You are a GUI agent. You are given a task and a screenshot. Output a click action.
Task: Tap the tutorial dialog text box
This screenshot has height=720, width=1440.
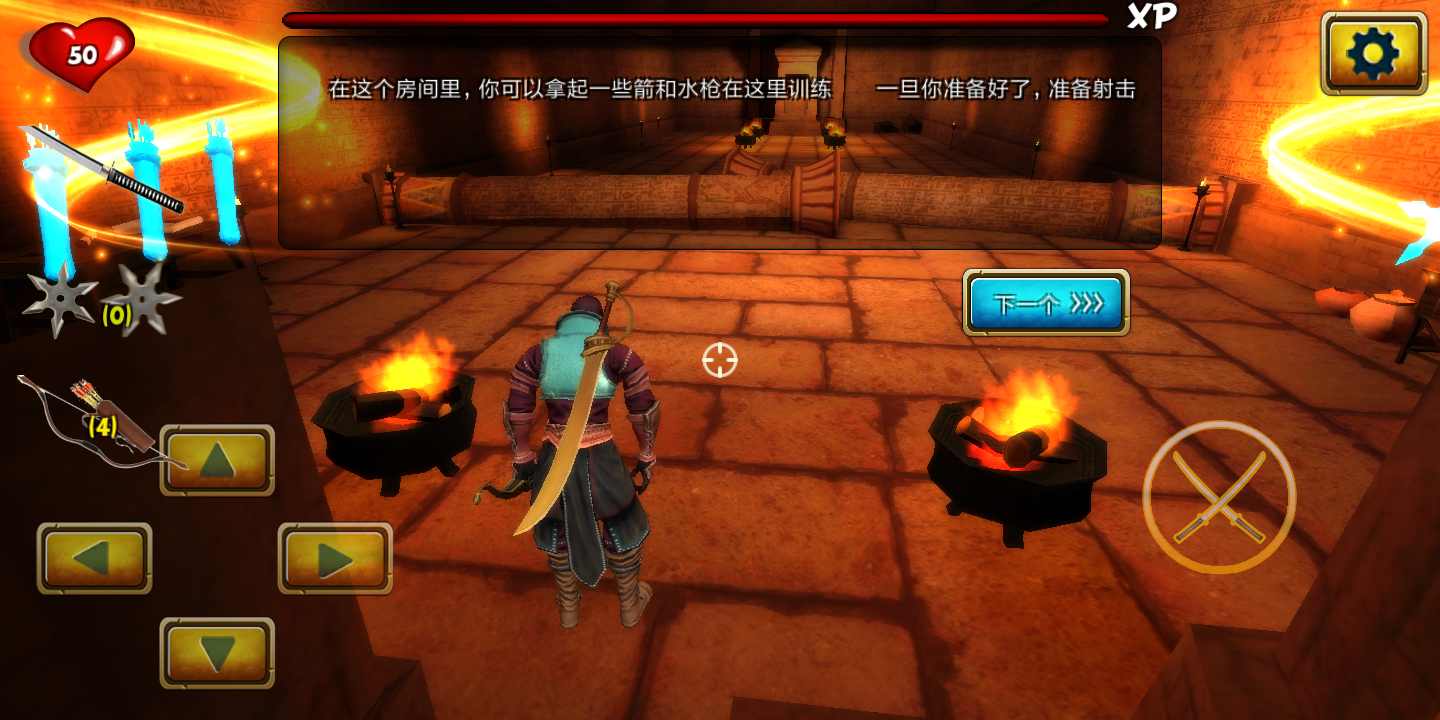[718, 140]
